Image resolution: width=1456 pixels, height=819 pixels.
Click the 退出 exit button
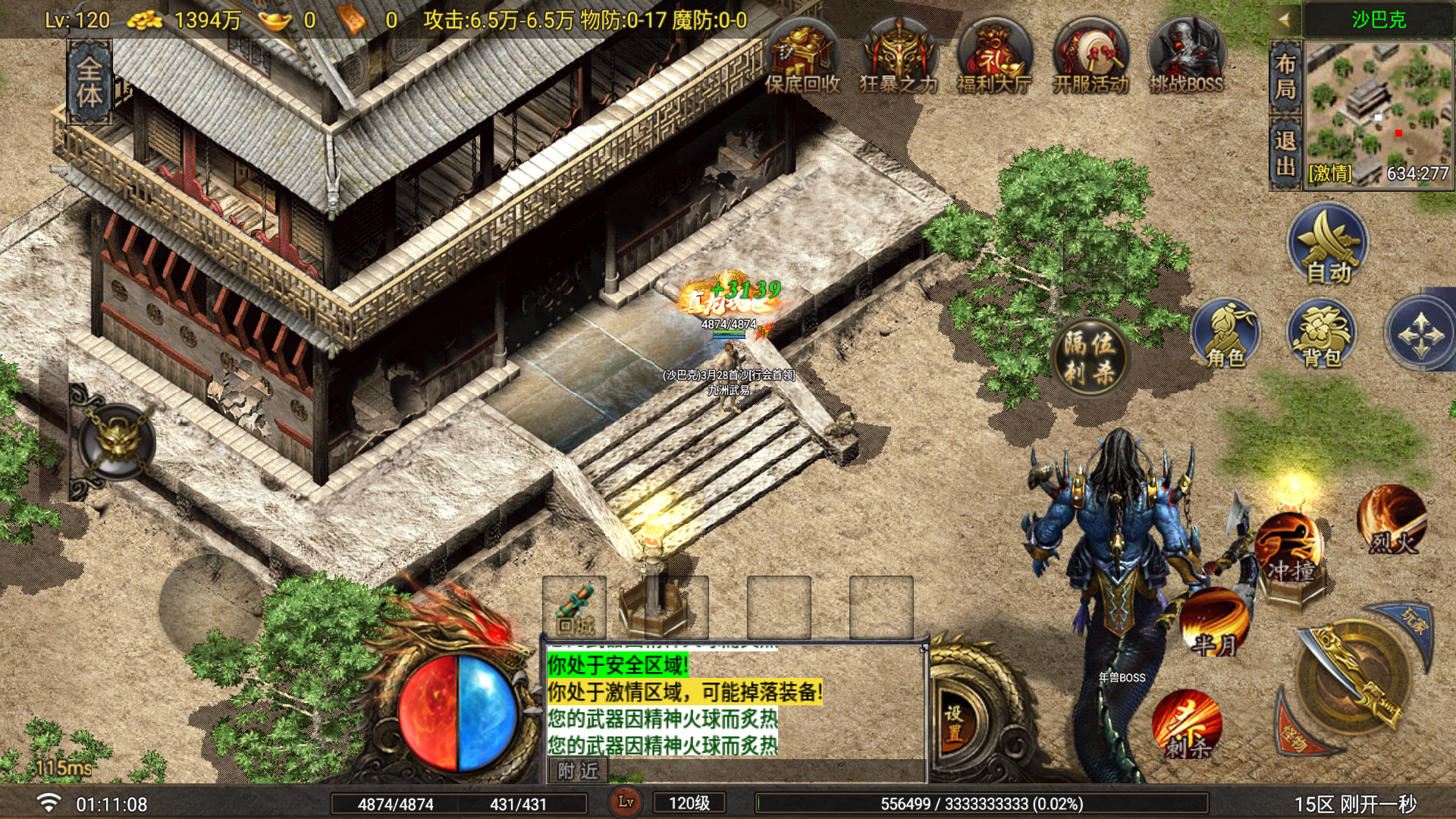(x=1285, y=152)
